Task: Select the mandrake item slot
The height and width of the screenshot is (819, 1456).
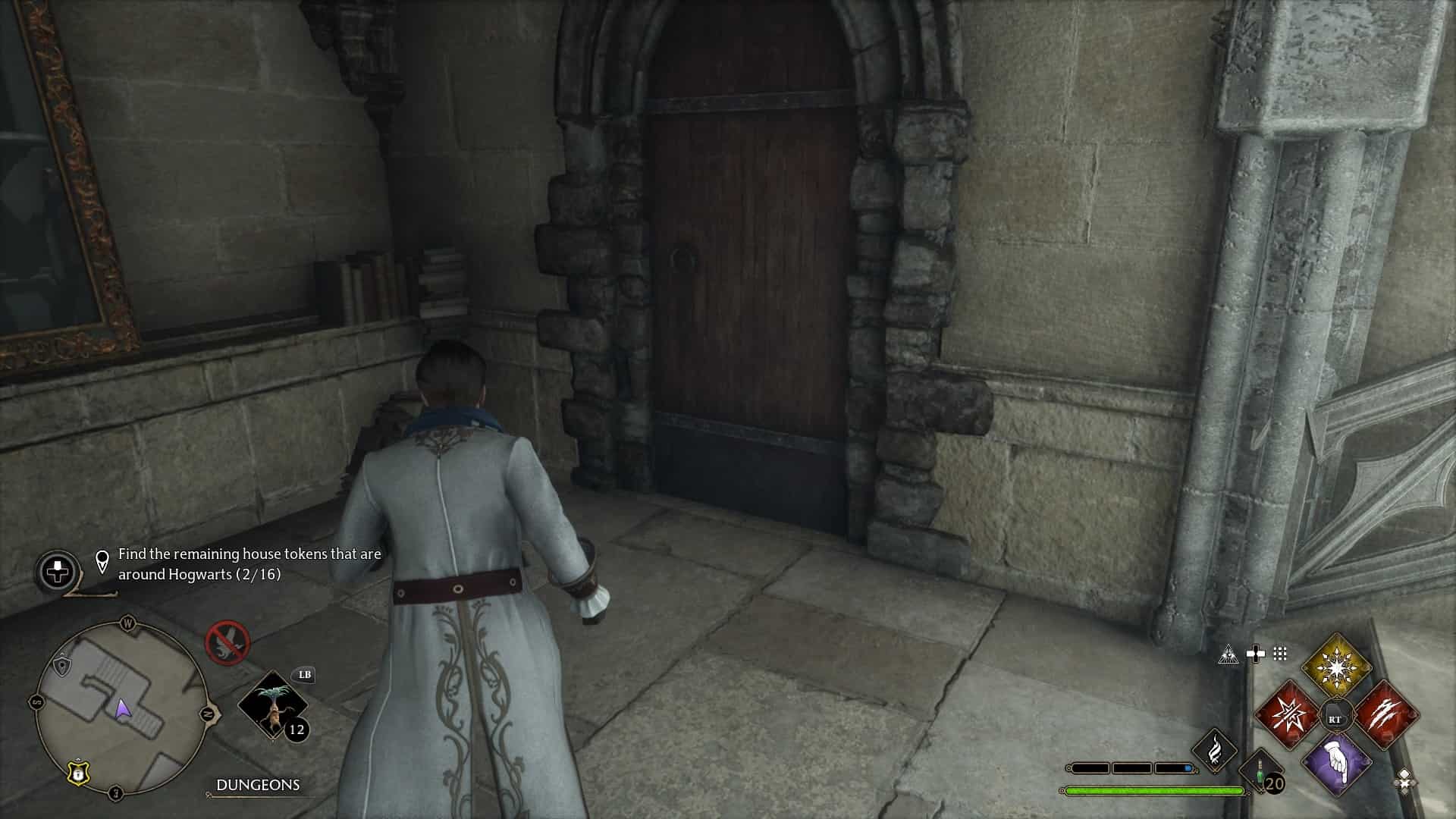Action: point(273,705)
